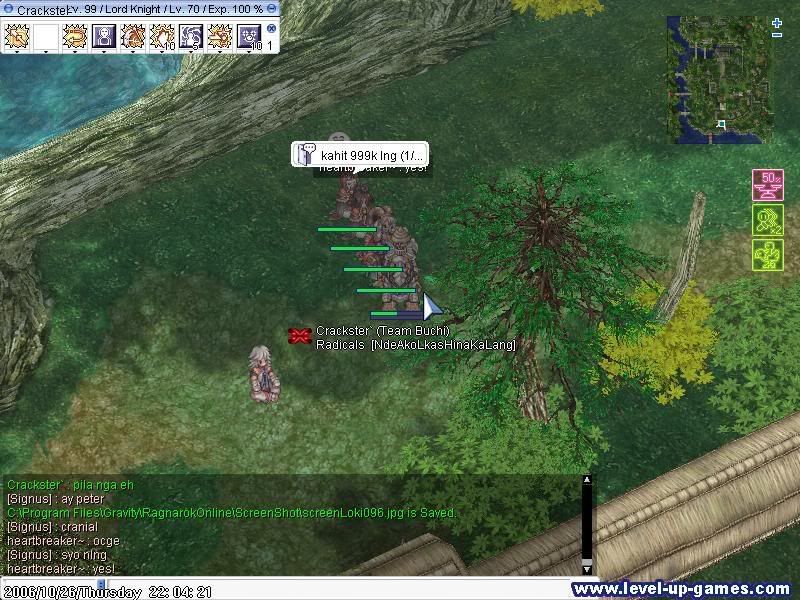Zoom out the minimap with the minus button
800x600 pixels.
(777, 35)
